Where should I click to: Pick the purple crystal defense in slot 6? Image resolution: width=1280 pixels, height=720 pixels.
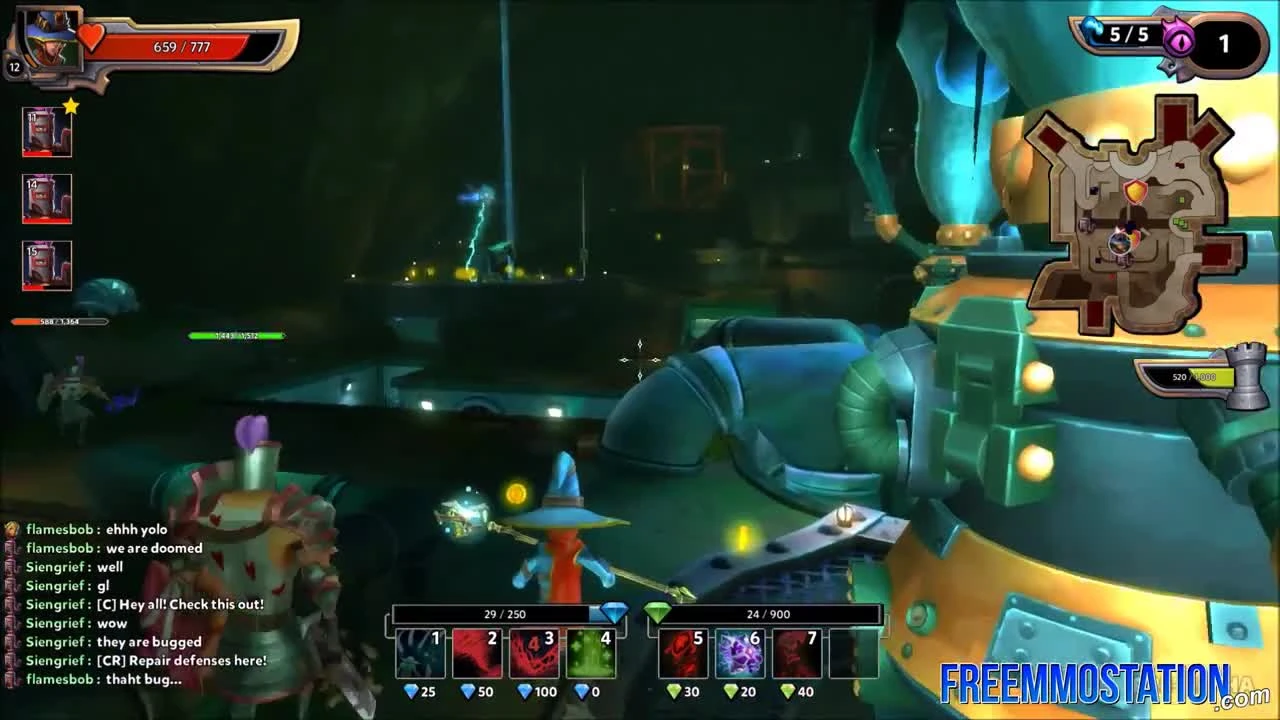(x=739, y=652)
